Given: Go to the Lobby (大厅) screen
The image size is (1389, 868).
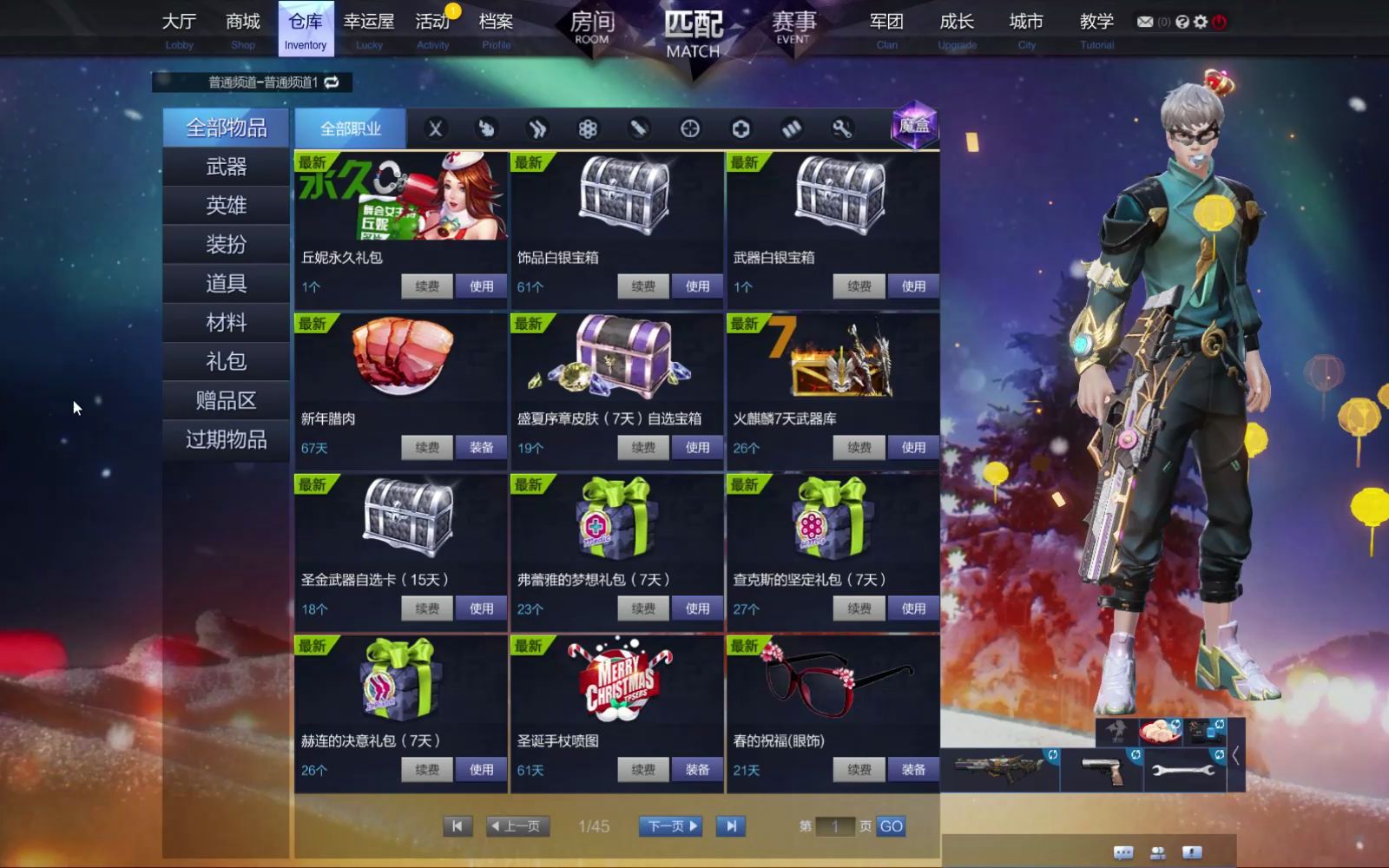Looking at the screenshot, I should pyautogui.click(x=179, y=29).
